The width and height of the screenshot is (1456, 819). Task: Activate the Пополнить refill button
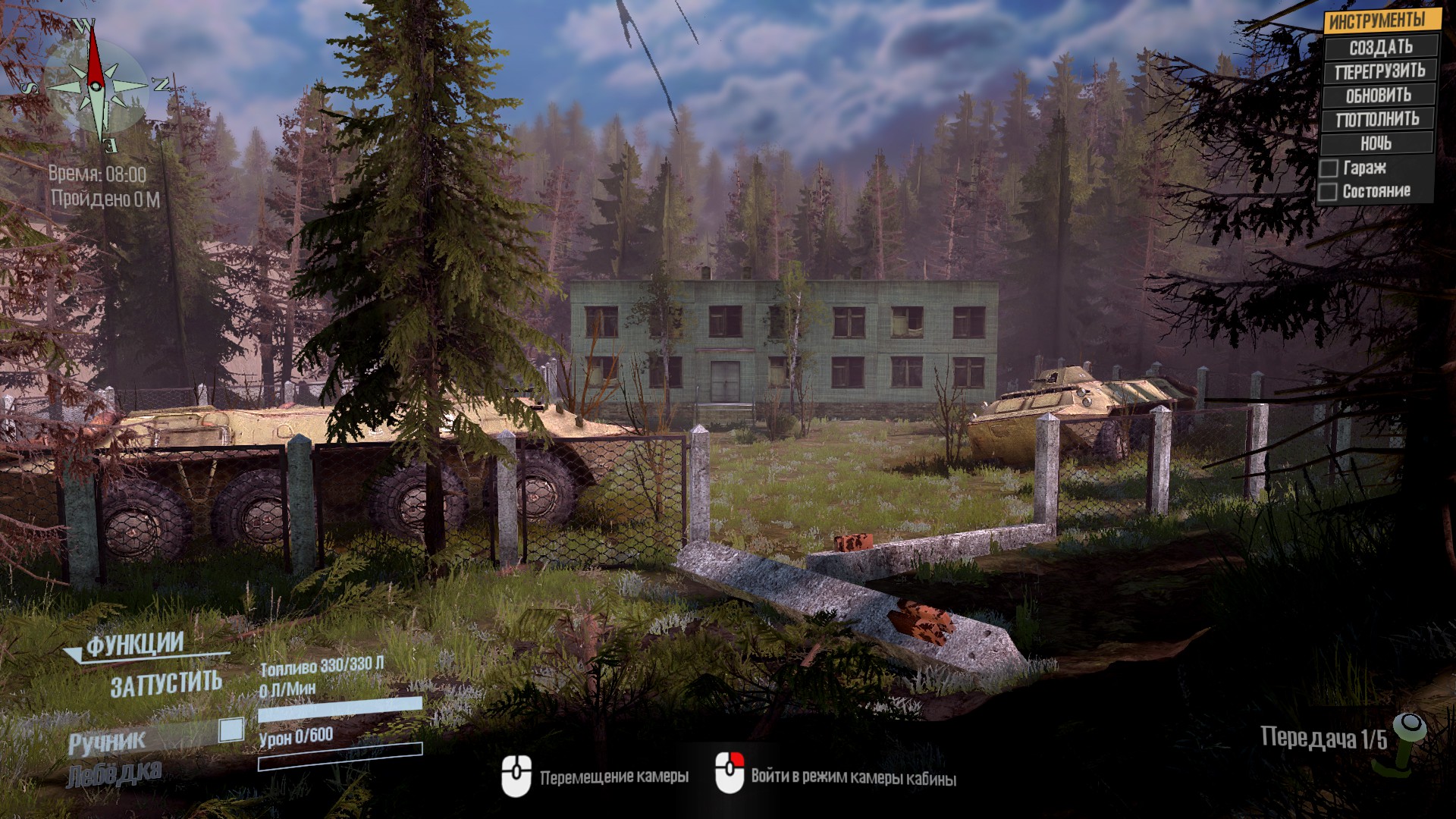click(x=1377, y=119)
